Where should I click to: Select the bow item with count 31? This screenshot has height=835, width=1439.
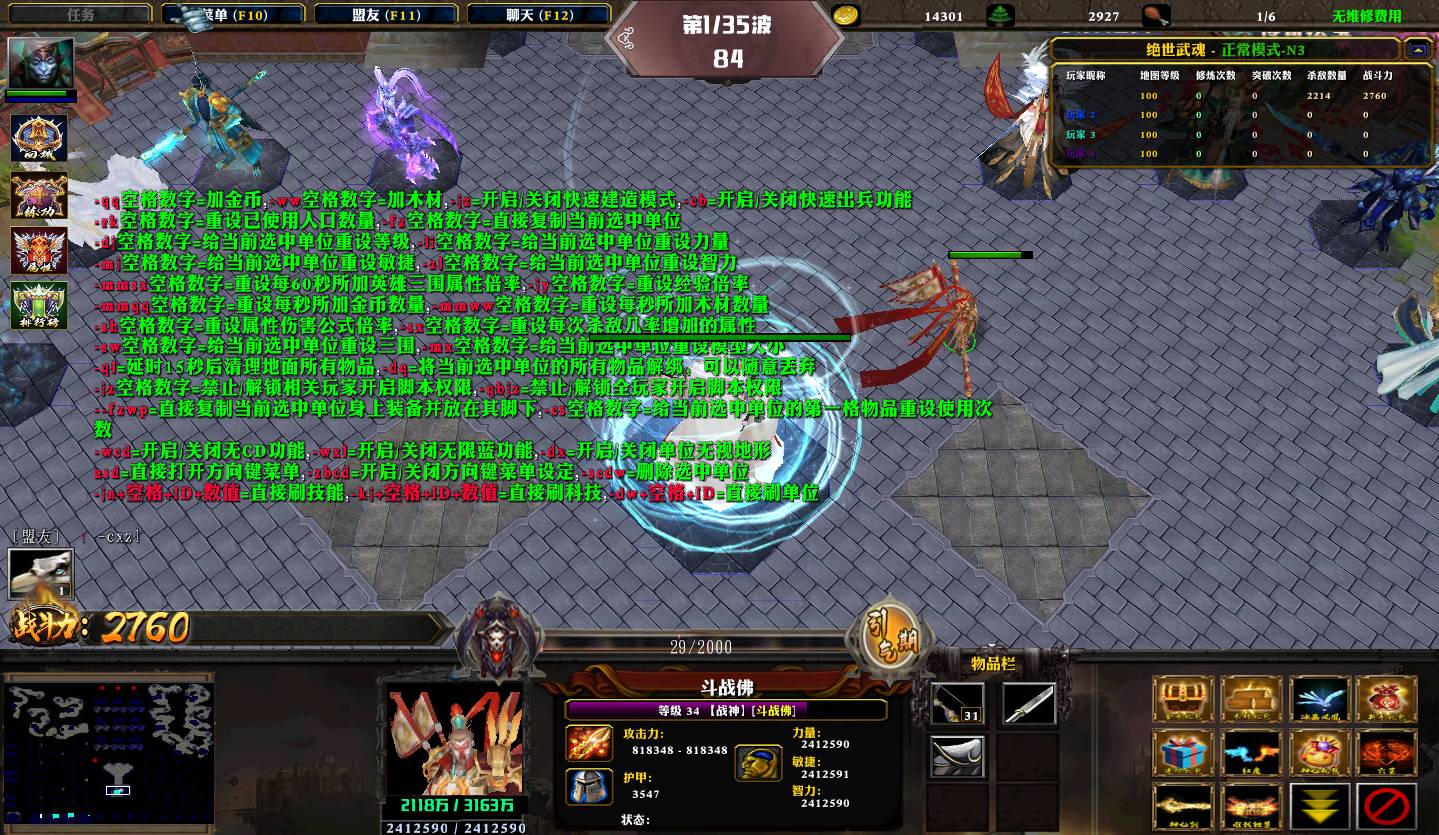[957, 704]
